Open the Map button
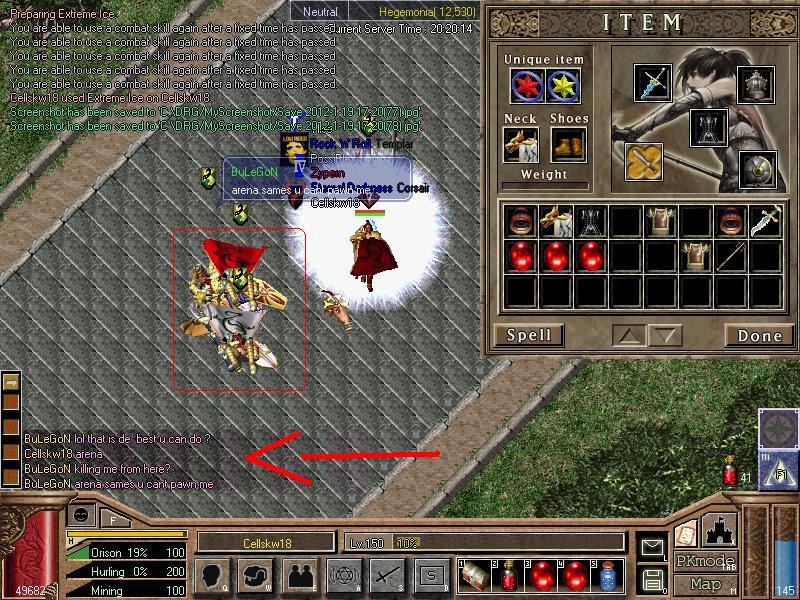Viewport: 800px width, 600px height. (x=705, y=584)
